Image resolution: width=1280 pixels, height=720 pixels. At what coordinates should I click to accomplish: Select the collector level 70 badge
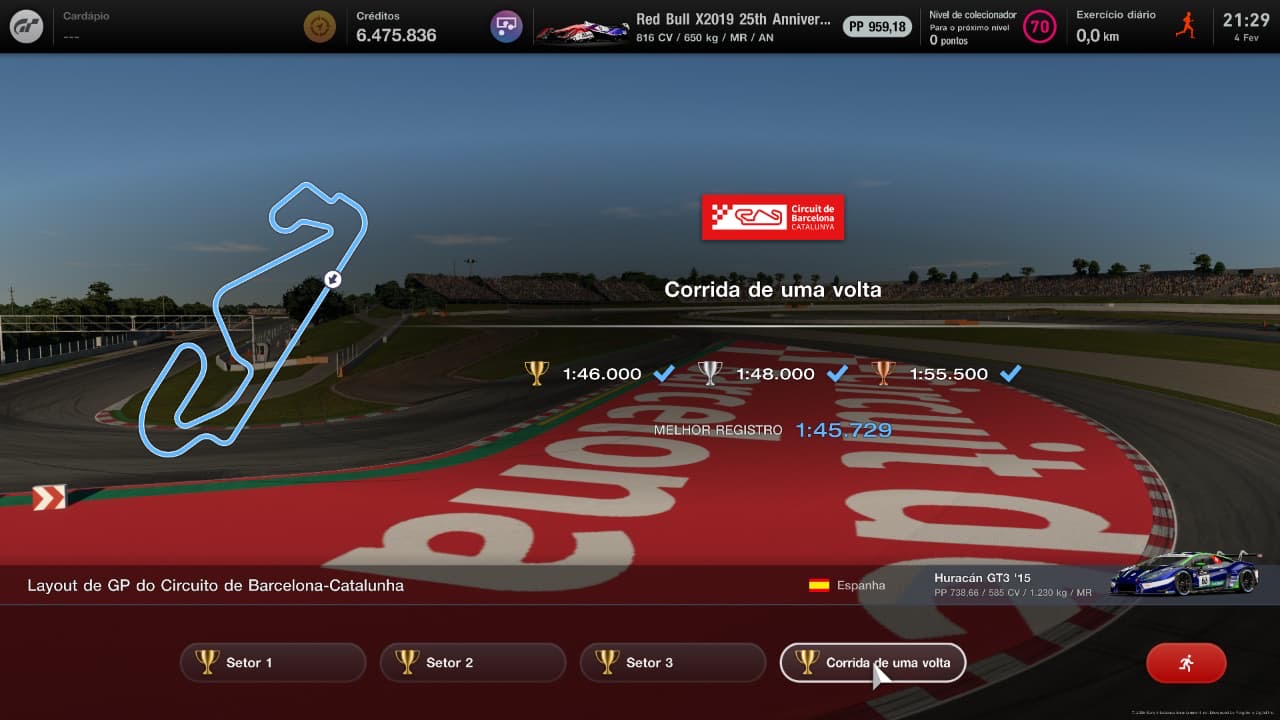[x=1040, y=27]
